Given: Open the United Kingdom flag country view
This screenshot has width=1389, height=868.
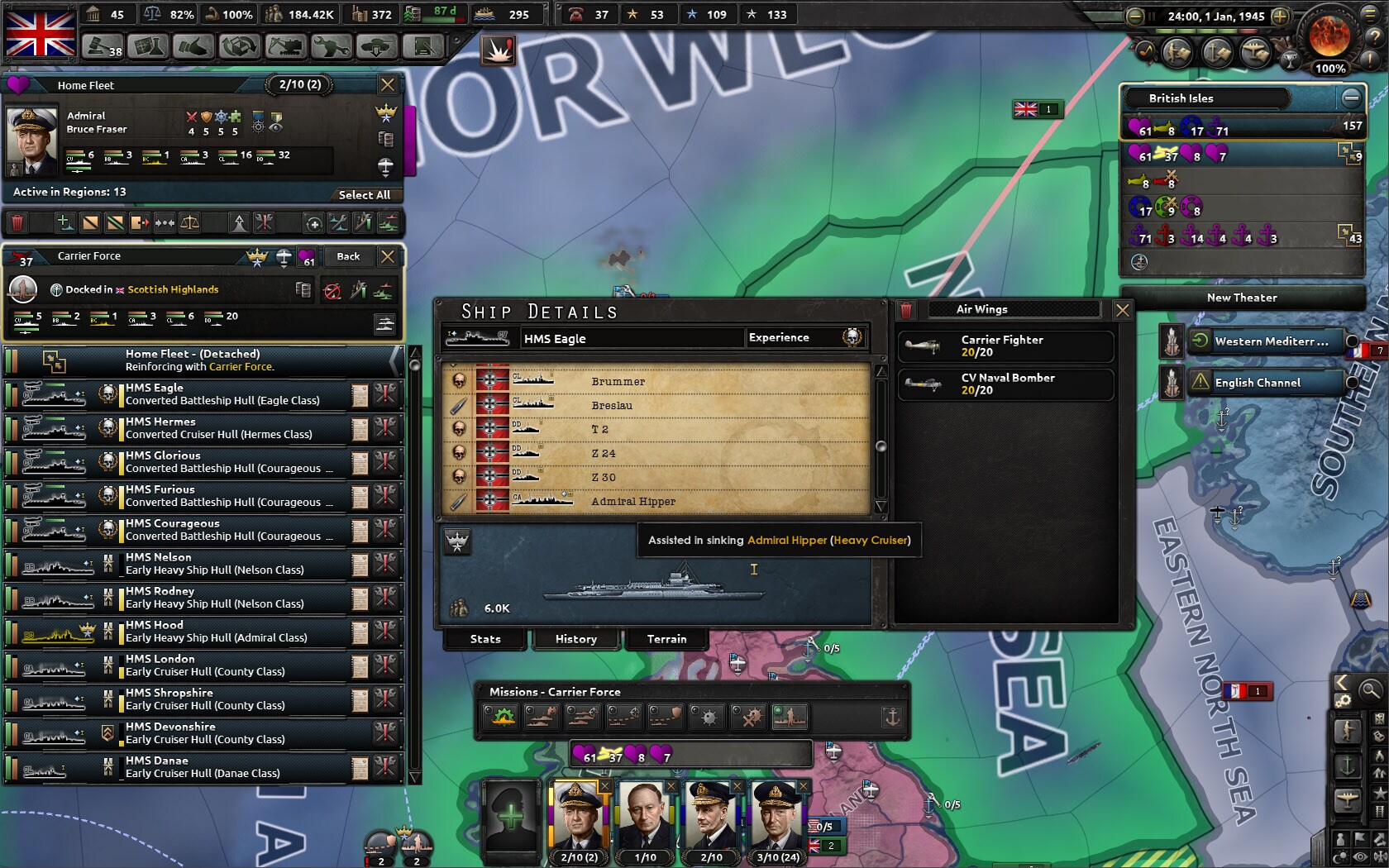Looking at the screenshot, I should 41,31.
